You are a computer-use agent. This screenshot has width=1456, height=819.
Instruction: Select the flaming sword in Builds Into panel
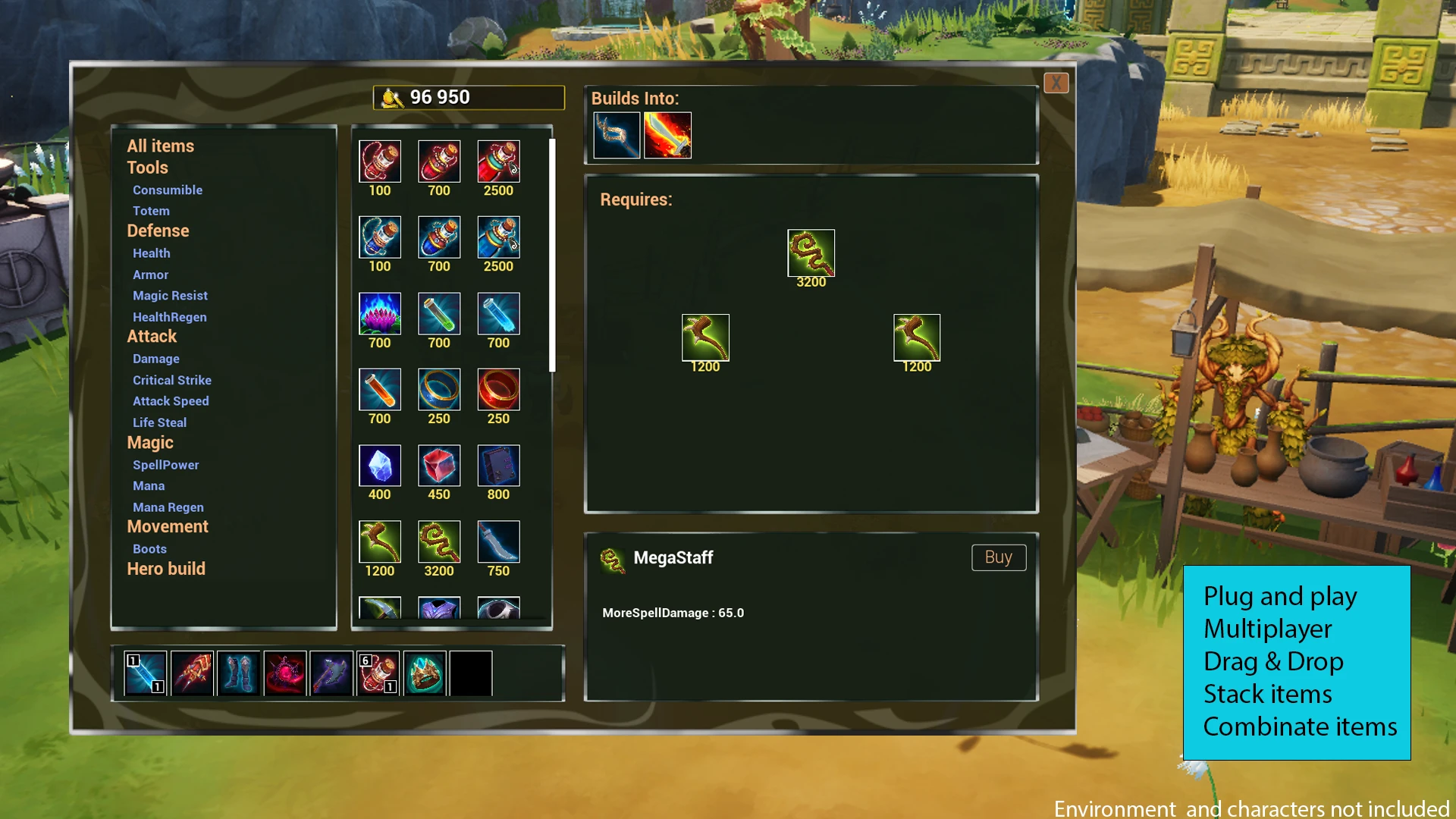coord(667,135)
